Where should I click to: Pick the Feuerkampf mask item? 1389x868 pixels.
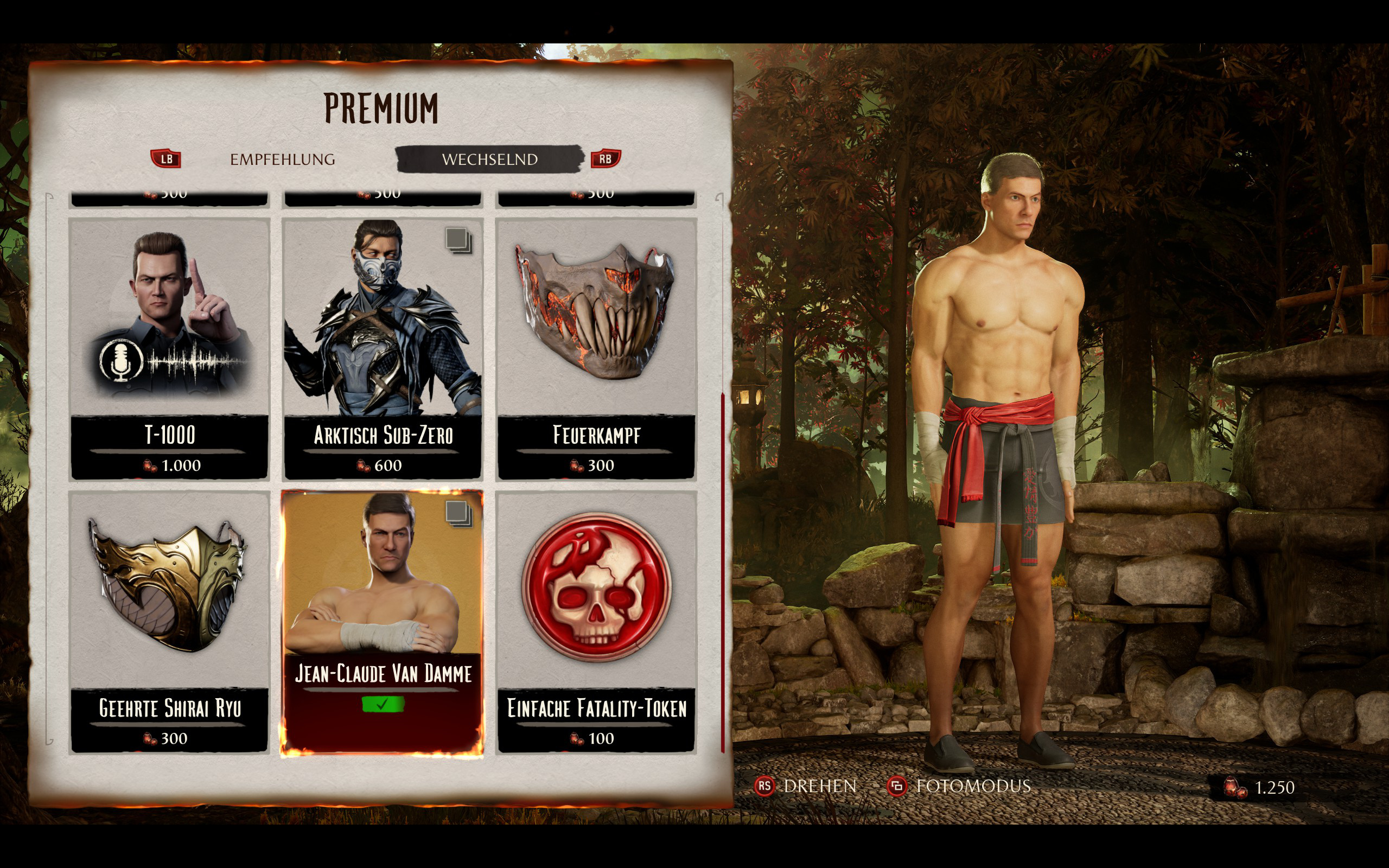point(596,348)
